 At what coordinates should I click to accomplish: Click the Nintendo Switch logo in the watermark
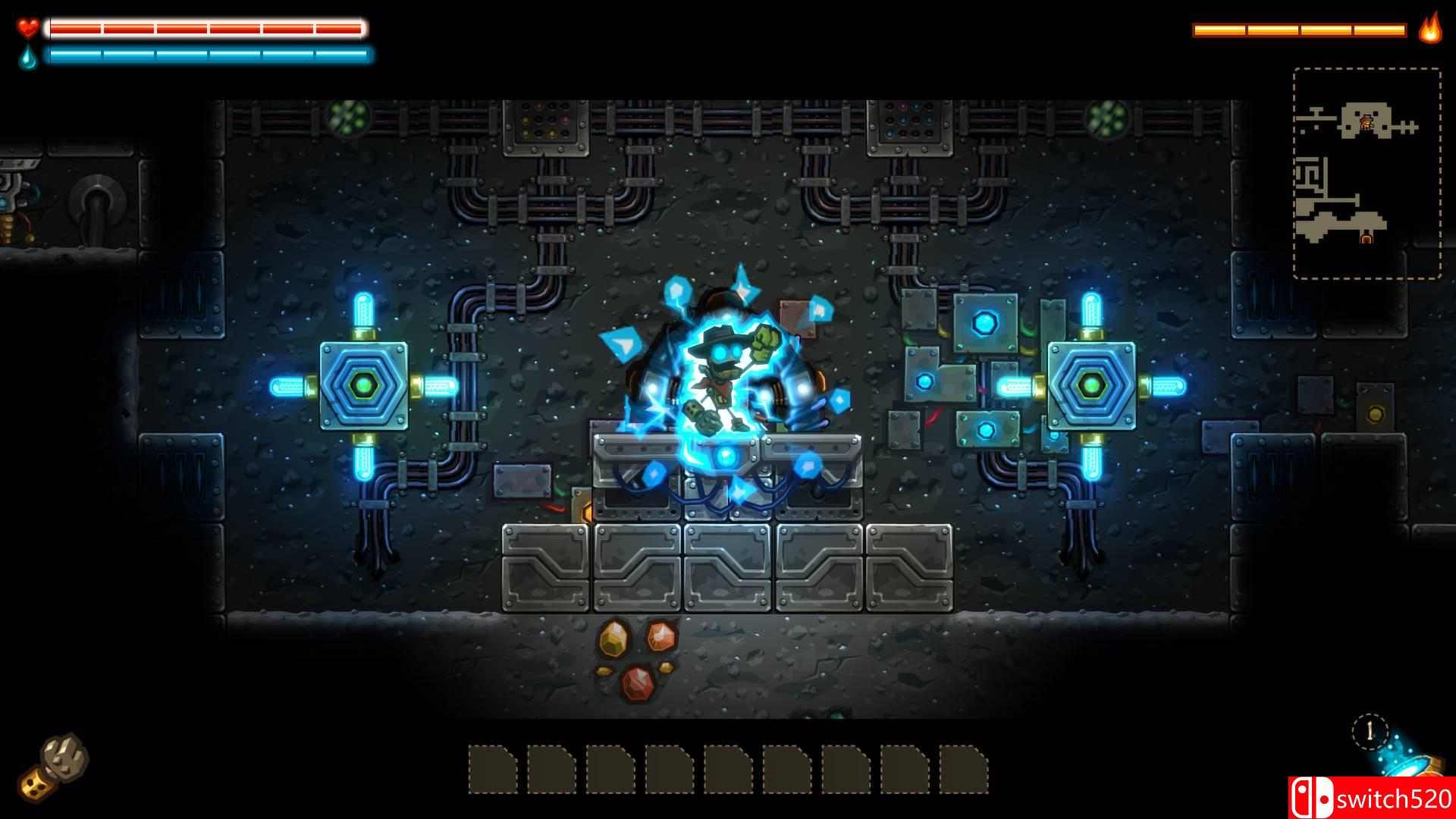tap(1311, 795)
